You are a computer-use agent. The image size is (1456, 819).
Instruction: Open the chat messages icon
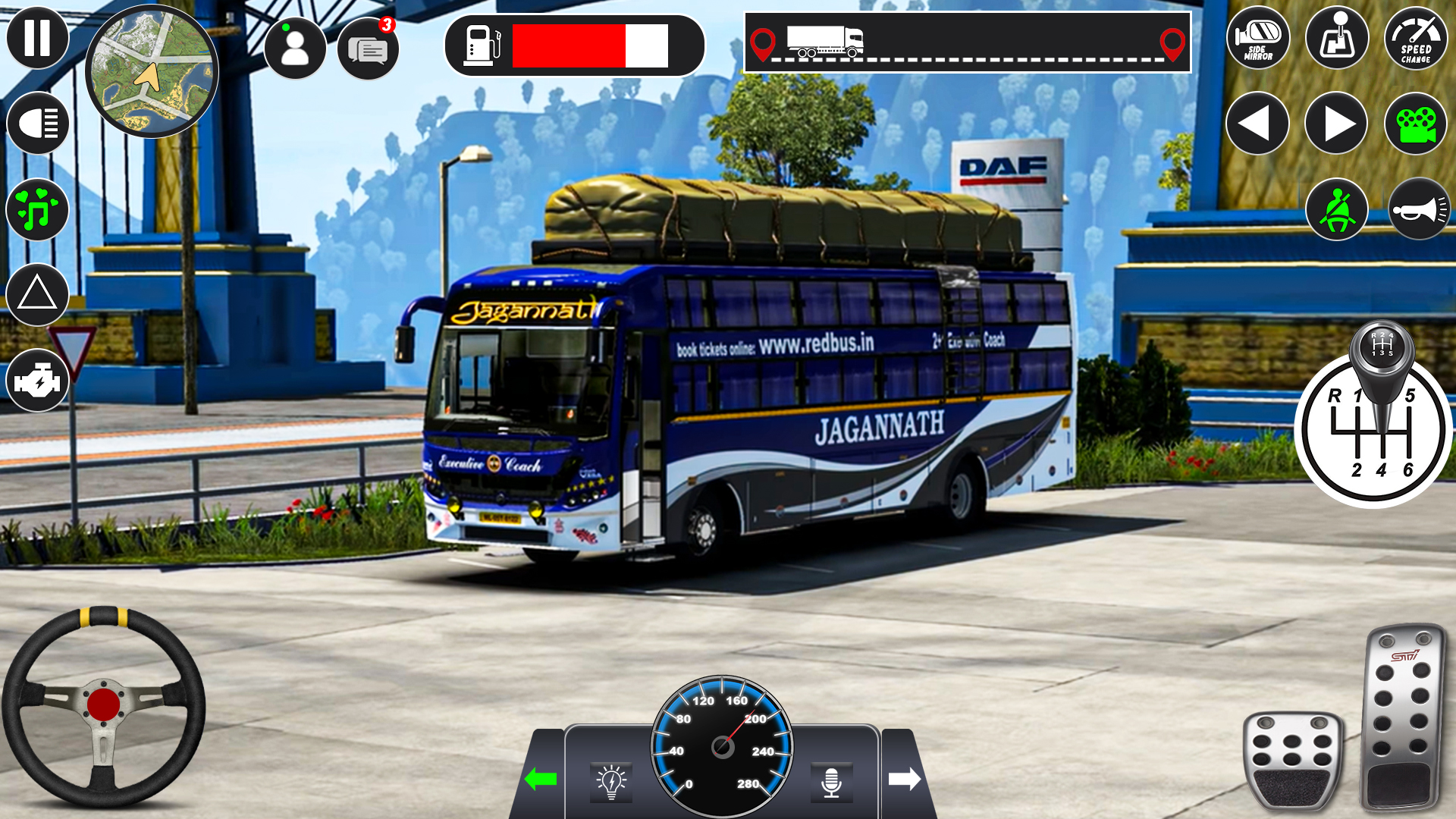(x=368, y=49)
